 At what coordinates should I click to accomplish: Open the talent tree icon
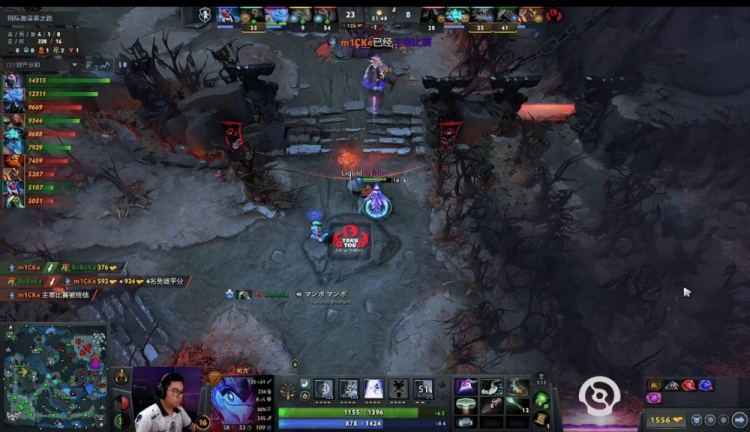pyautogui.click(x=290, y=391)
